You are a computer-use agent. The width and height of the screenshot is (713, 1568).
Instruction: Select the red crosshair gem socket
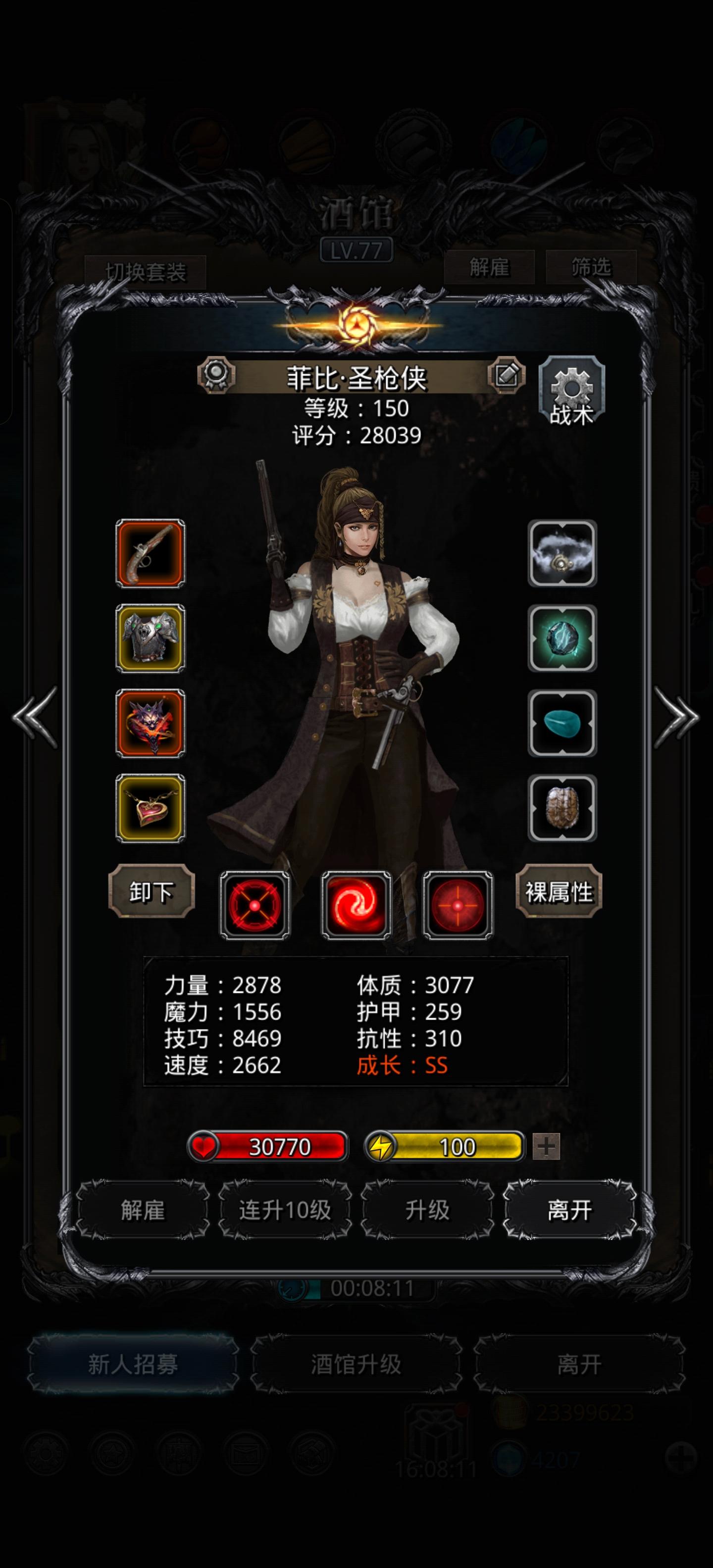(458, 905)
